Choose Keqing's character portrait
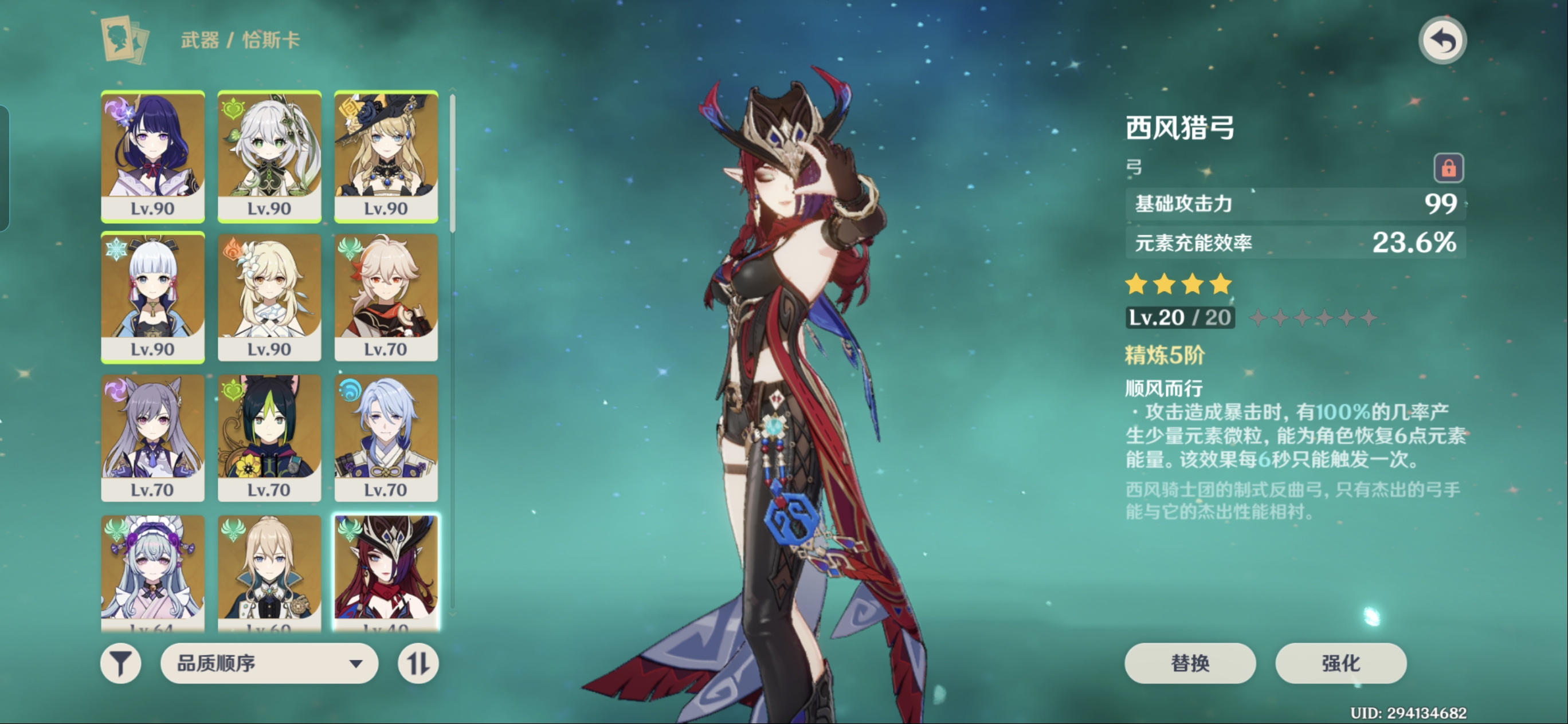This screenshot has height=724, width=1568. (x=153, y=437)
